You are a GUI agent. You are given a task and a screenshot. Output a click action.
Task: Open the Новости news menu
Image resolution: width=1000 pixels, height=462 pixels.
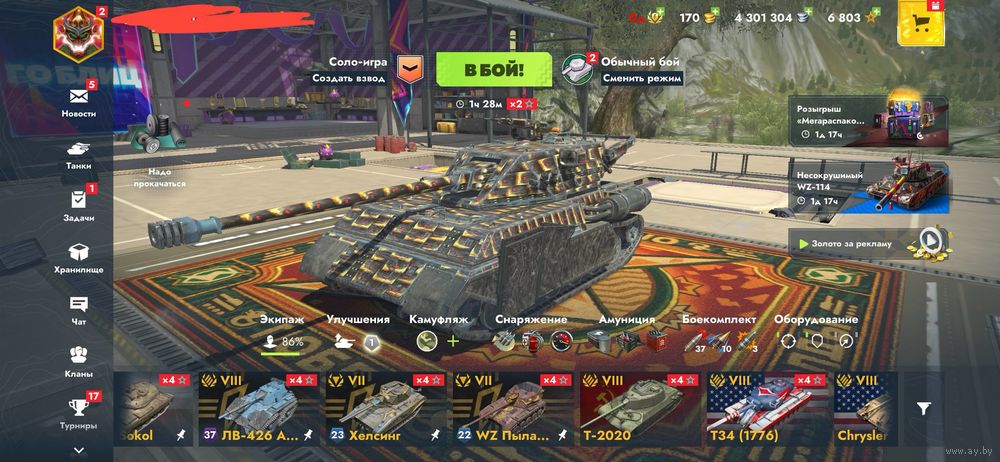[79, 100]
